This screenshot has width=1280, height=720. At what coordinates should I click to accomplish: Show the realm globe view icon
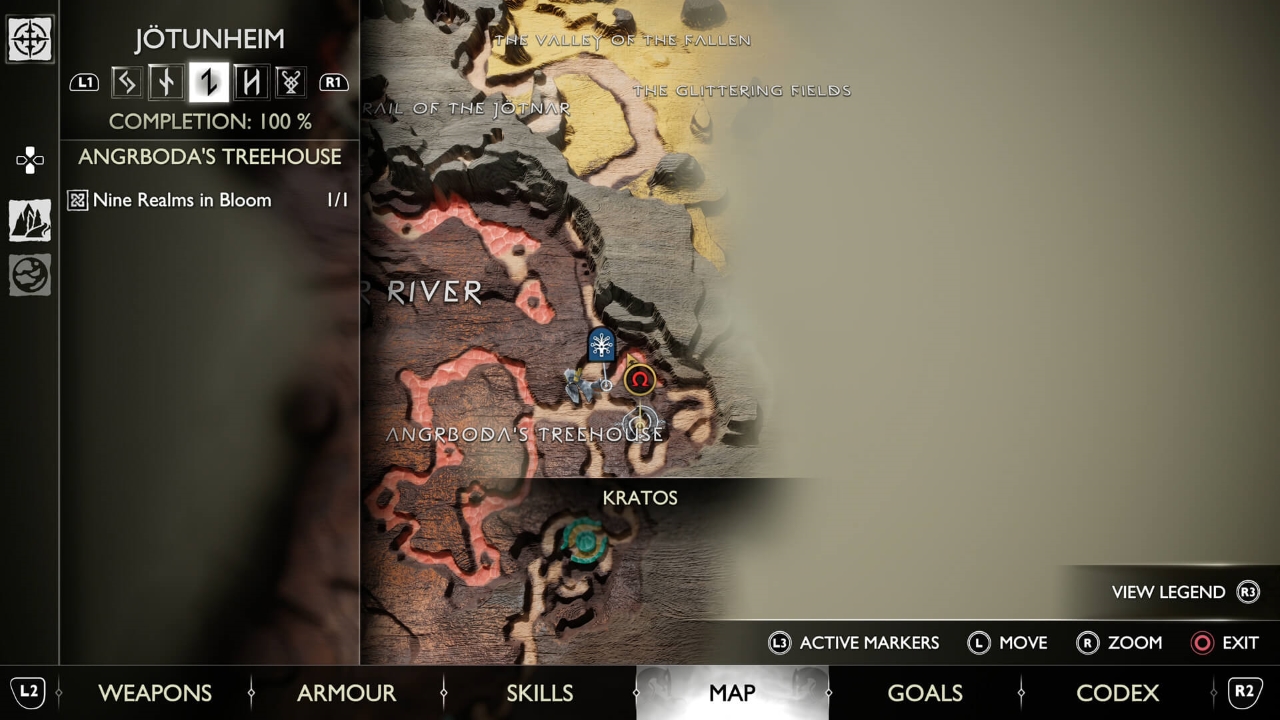tap(30, 275)
